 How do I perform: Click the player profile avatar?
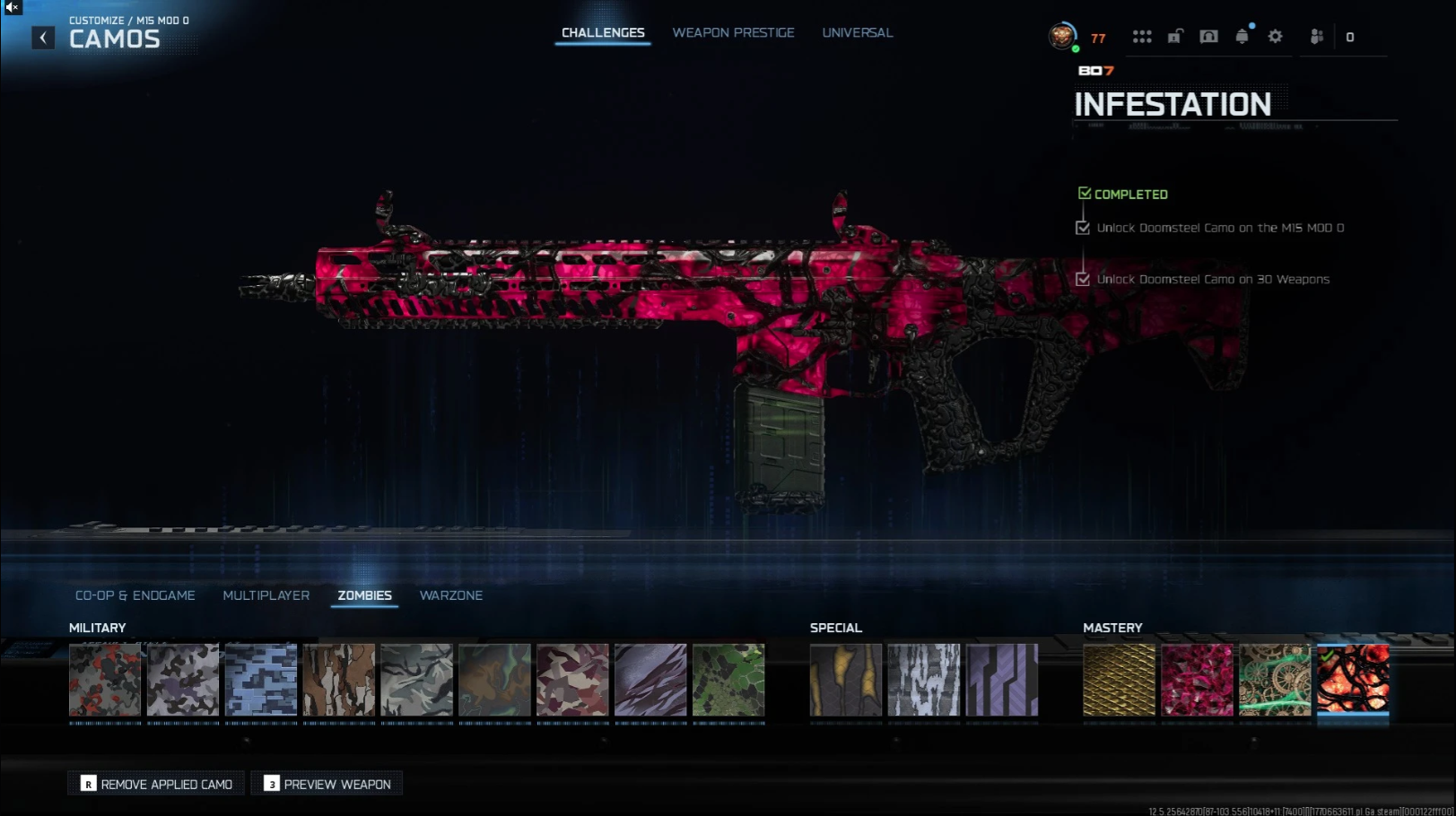click(x=1062, y=36)
